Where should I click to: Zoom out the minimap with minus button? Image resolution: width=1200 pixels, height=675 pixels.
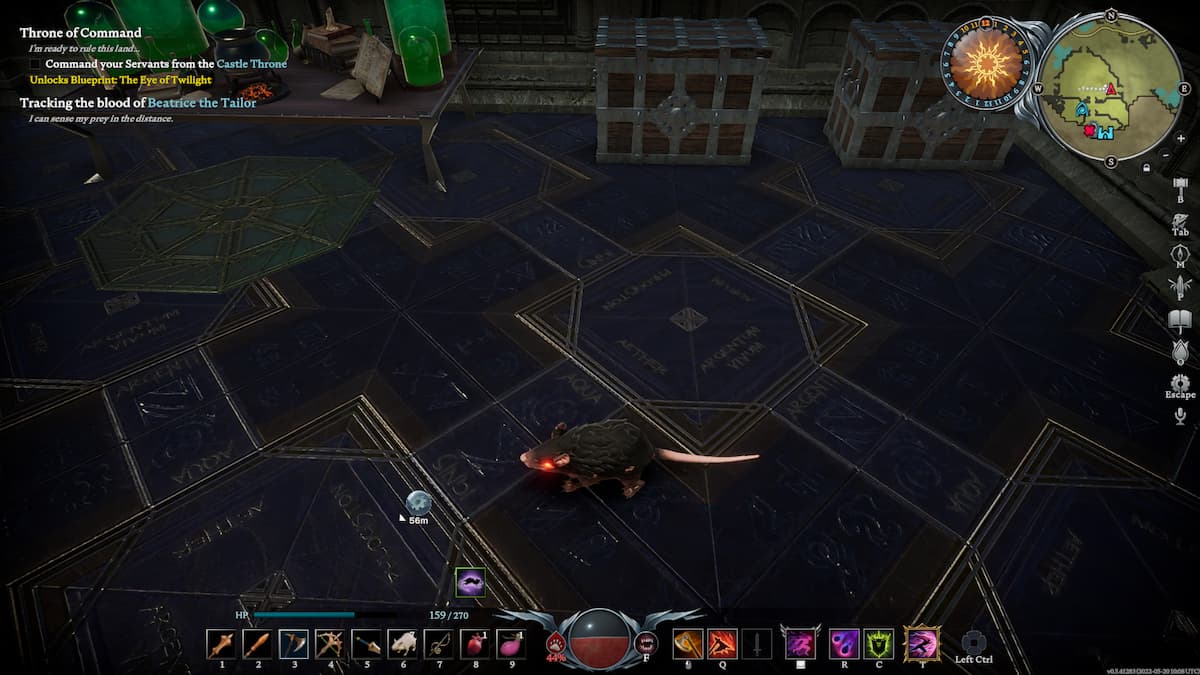click(1166, 155)
